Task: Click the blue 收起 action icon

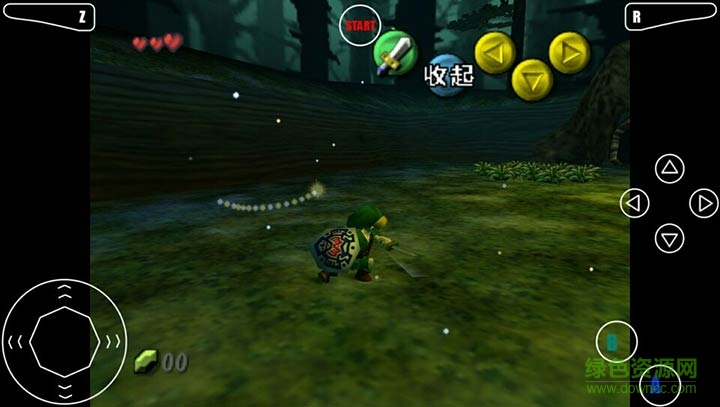Action: [x=448, y=75]
